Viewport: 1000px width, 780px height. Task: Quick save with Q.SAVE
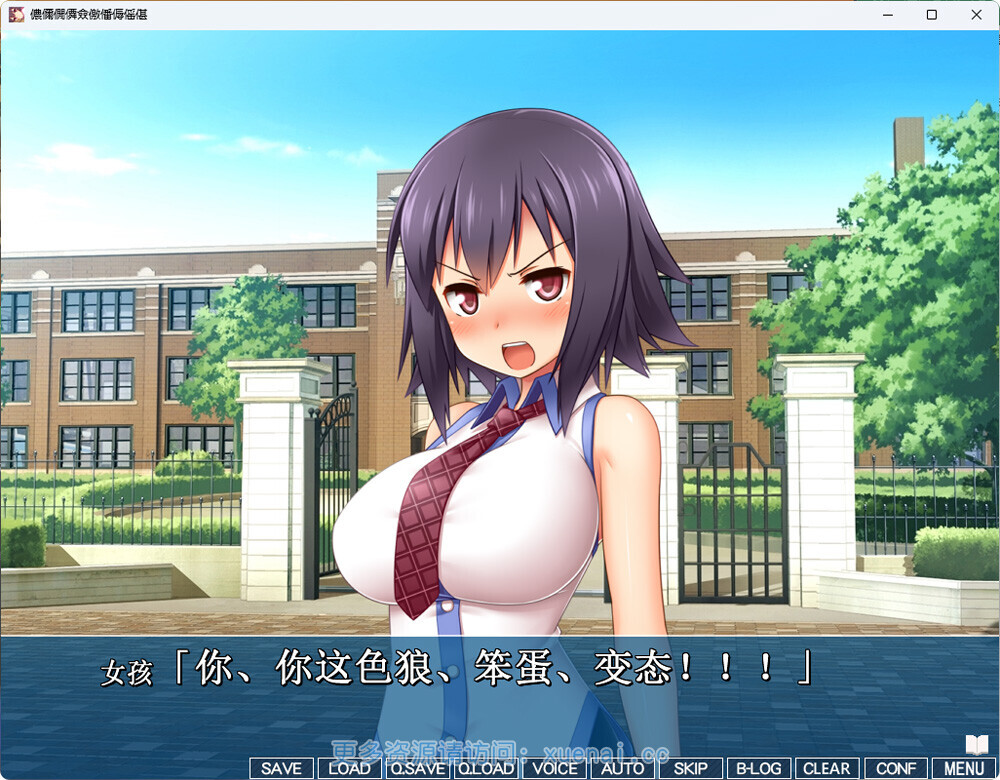click(x=418, y=768)
